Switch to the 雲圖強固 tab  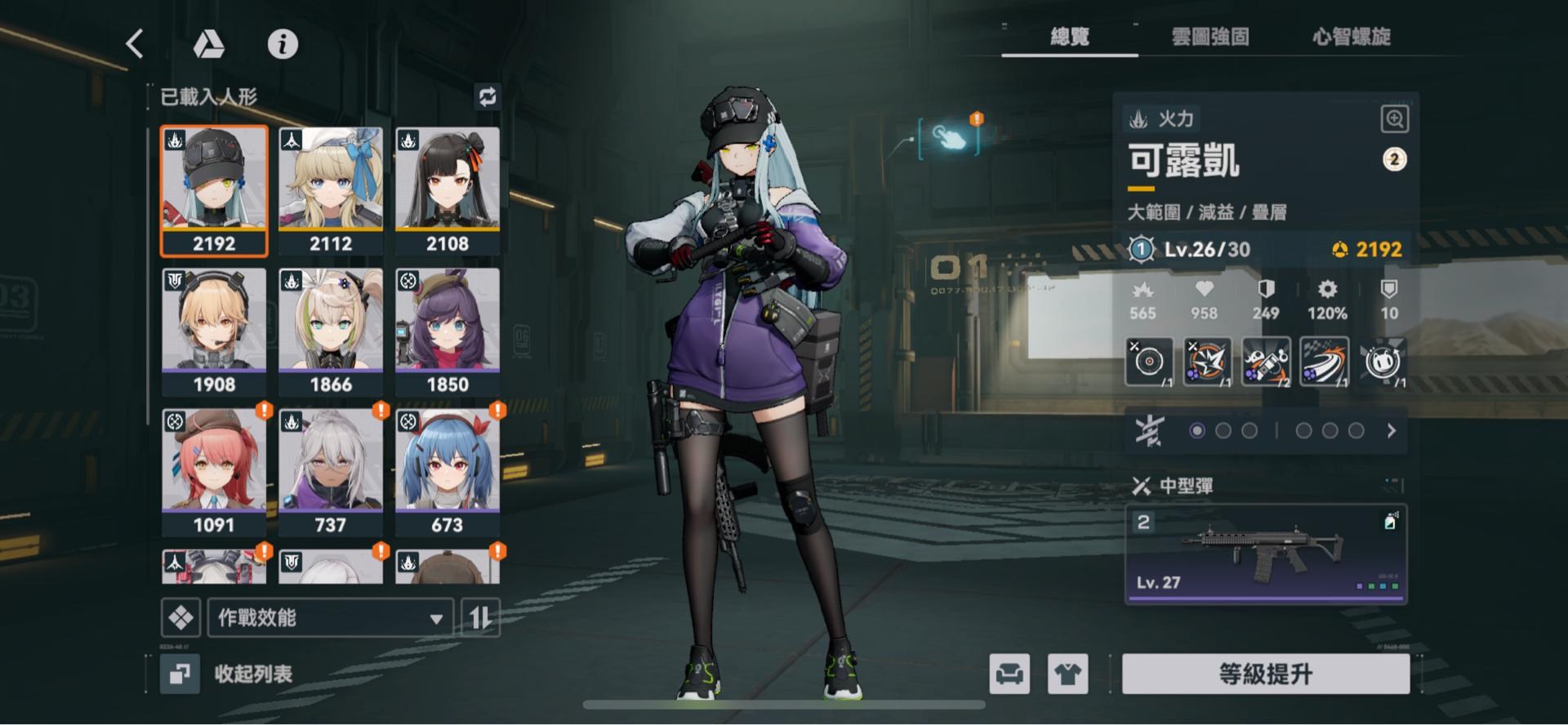coord(1210,37)
